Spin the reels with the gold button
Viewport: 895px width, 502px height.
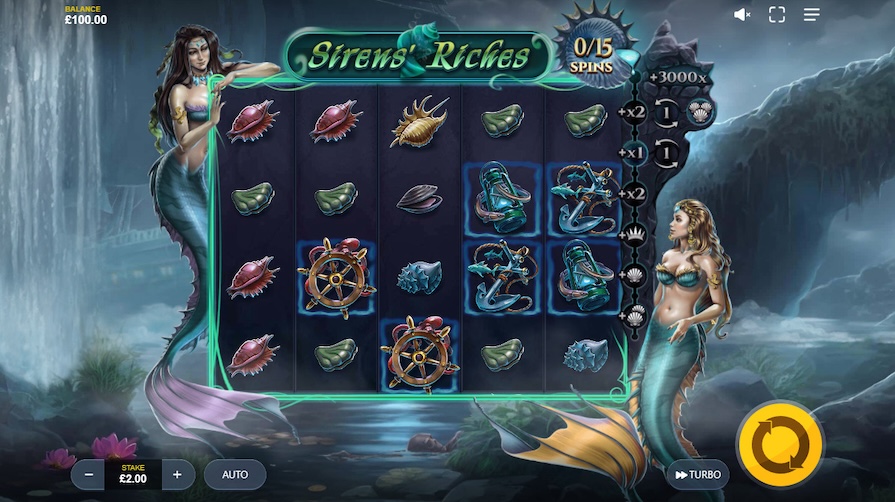click(x=779, y=444)
